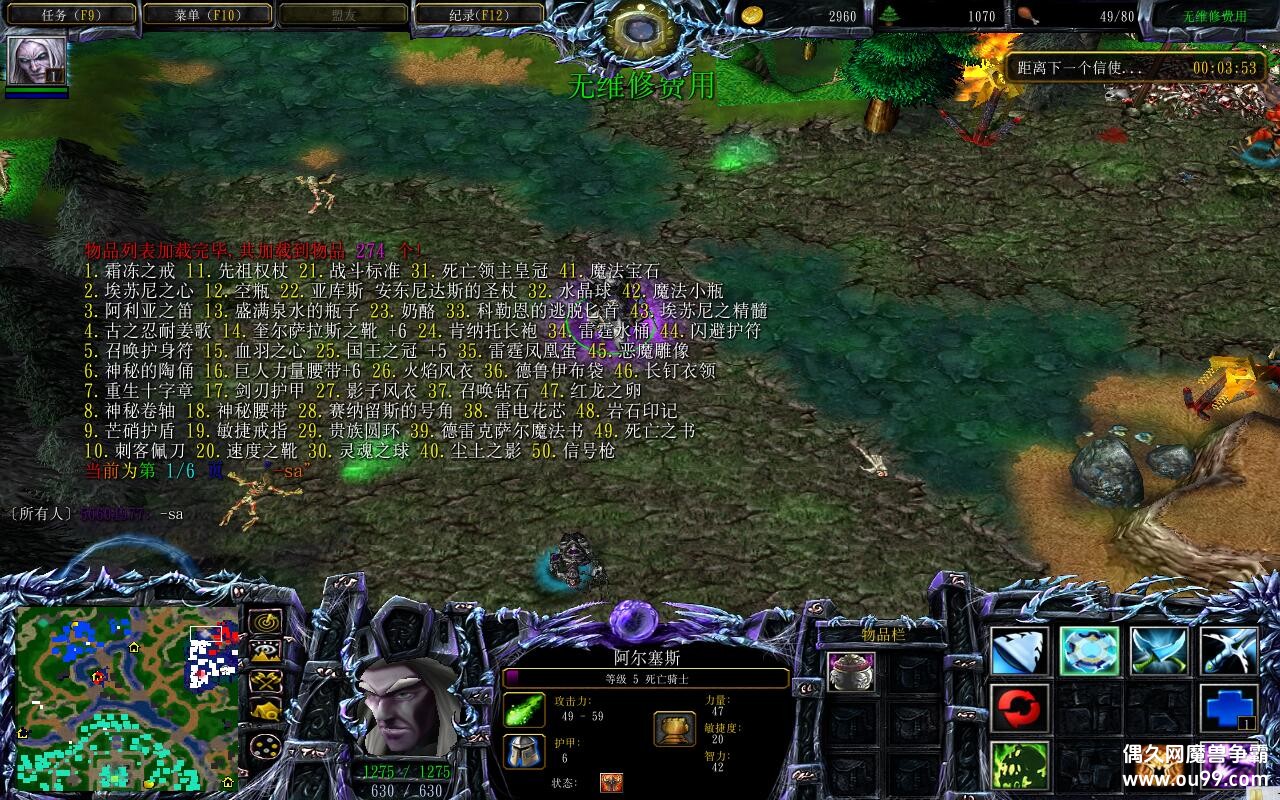This screenshot has height=800, width=1280.
Task: Toggle terrain view with the eye minimap button
Action: point(266,651)
